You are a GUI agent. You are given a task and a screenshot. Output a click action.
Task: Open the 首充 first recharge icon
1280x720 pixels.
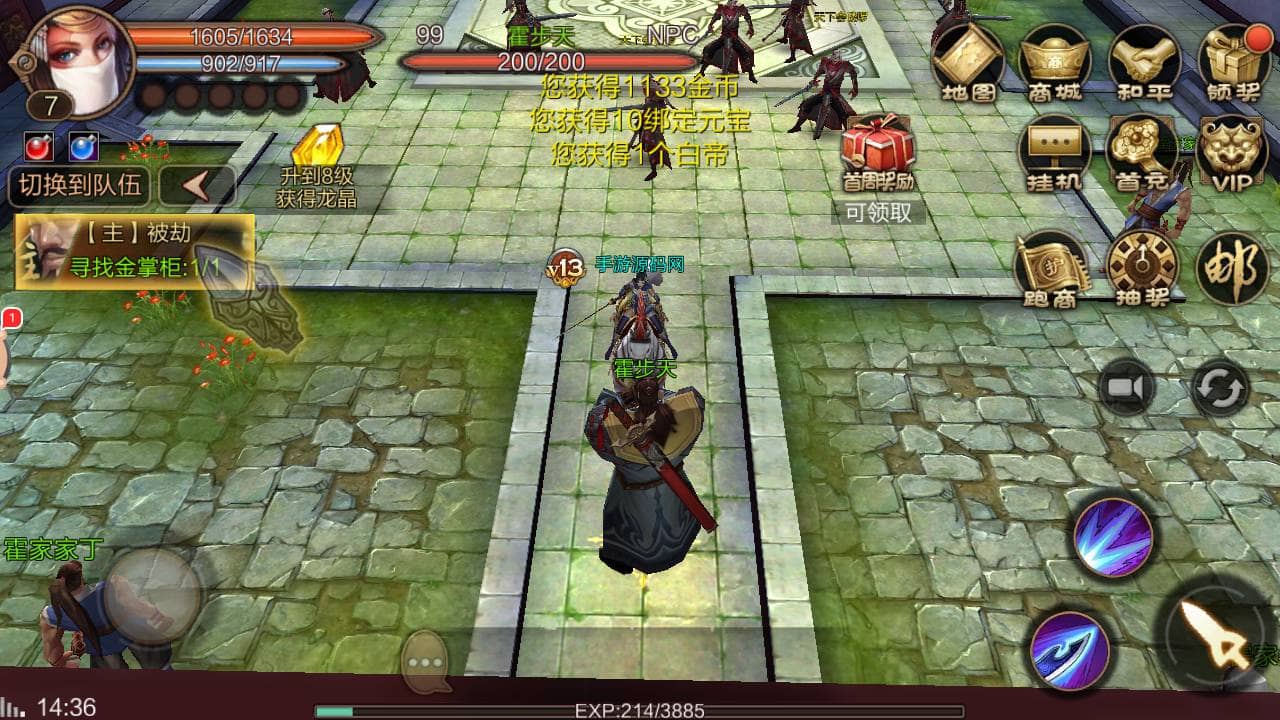1144,152
